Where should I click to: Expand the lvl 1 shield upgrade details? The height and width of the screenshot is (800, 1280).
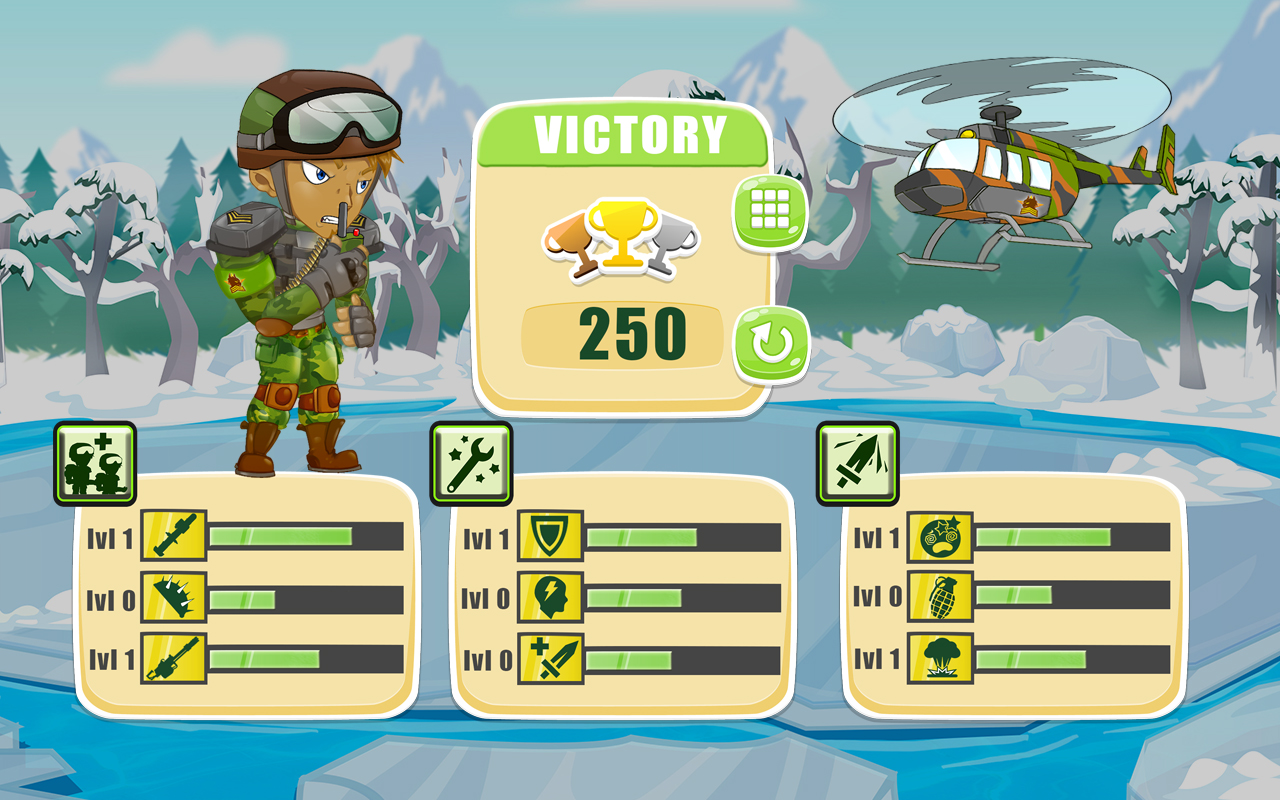pyautogui.click(x=549, y=536)
